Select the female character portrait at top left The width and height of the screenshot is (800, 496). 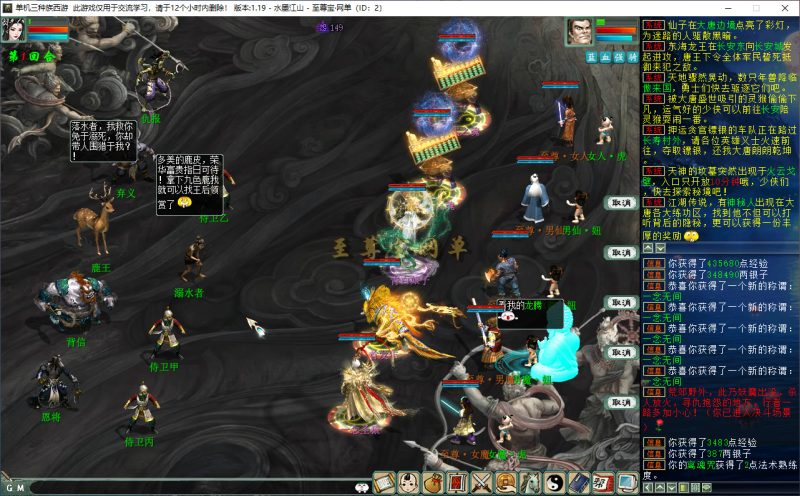tap(17, 31)
